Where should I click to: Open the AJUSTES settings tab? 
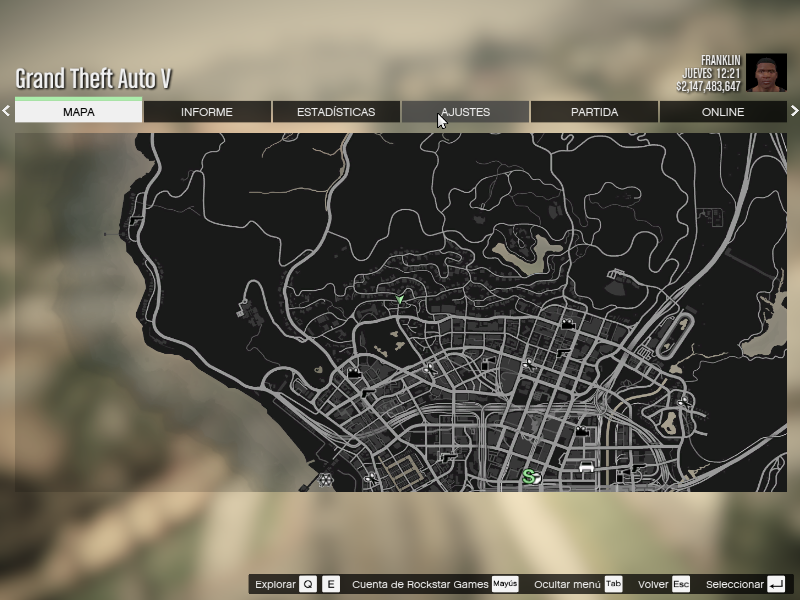tap(465, 112)
